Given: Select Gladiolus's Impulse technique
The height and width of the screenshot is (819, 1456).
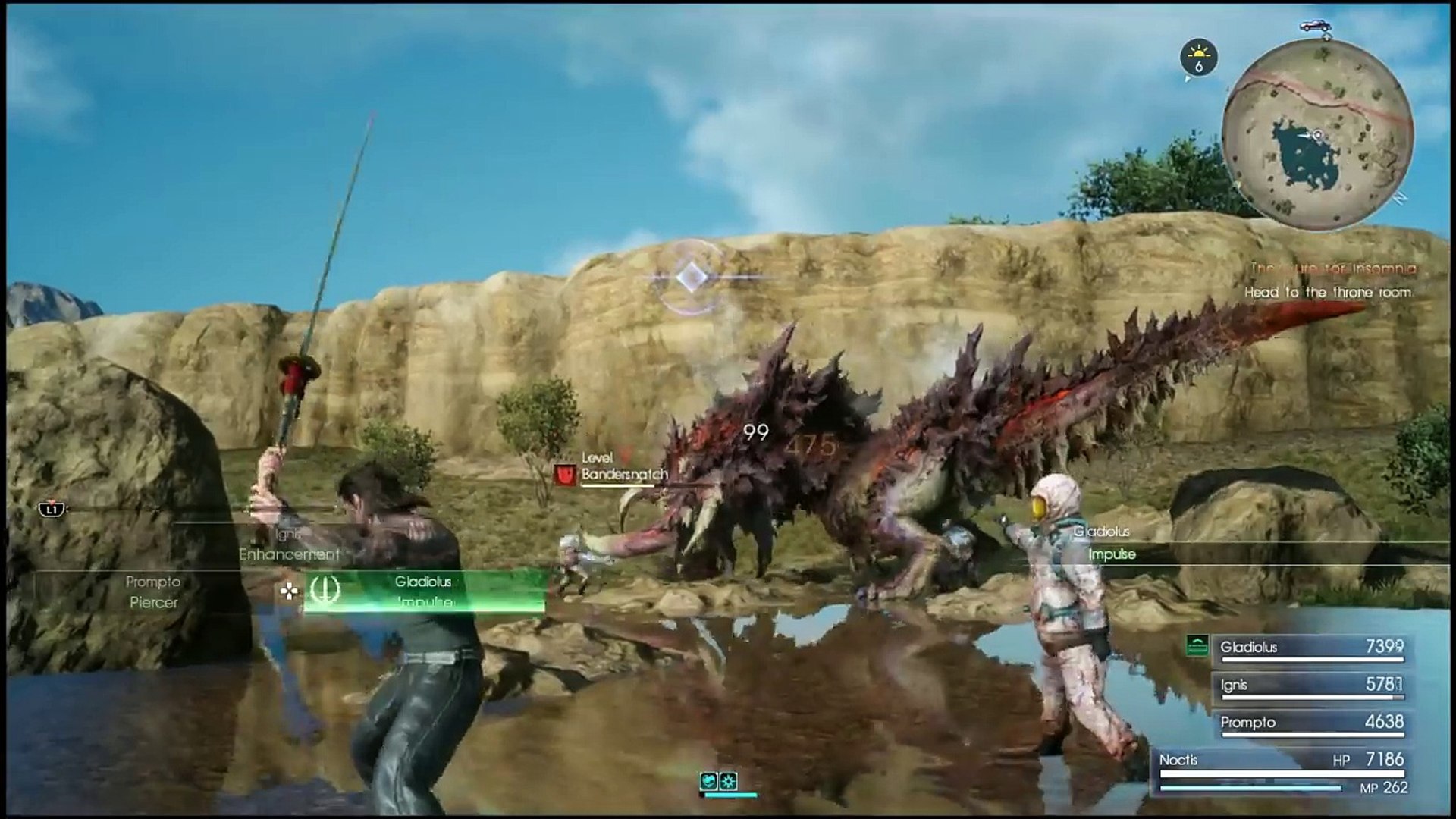Looking at the screenshot, I should (423, 592).
